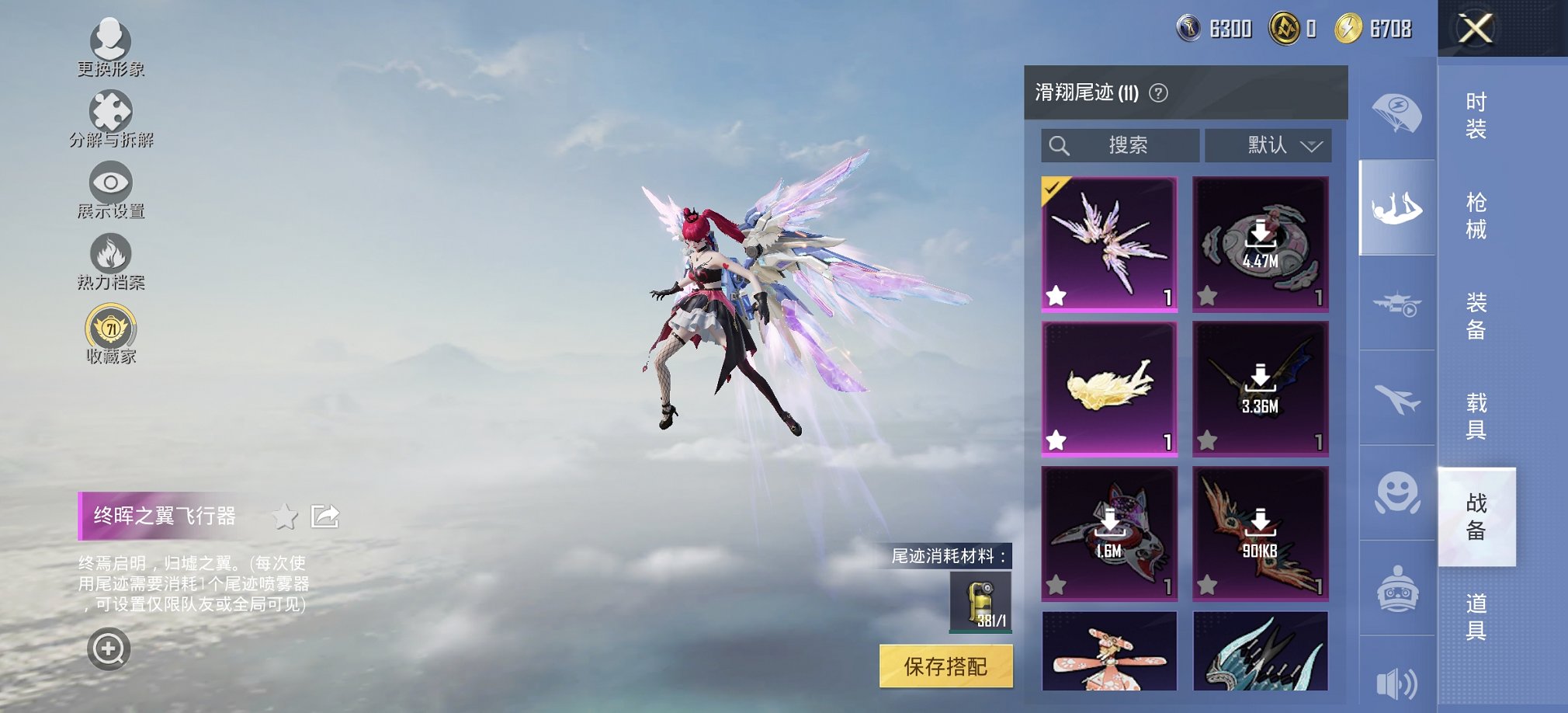Select the skydiving pose category icon
This screenshot has height=713, width=1568.
(x=1396, y=207)
